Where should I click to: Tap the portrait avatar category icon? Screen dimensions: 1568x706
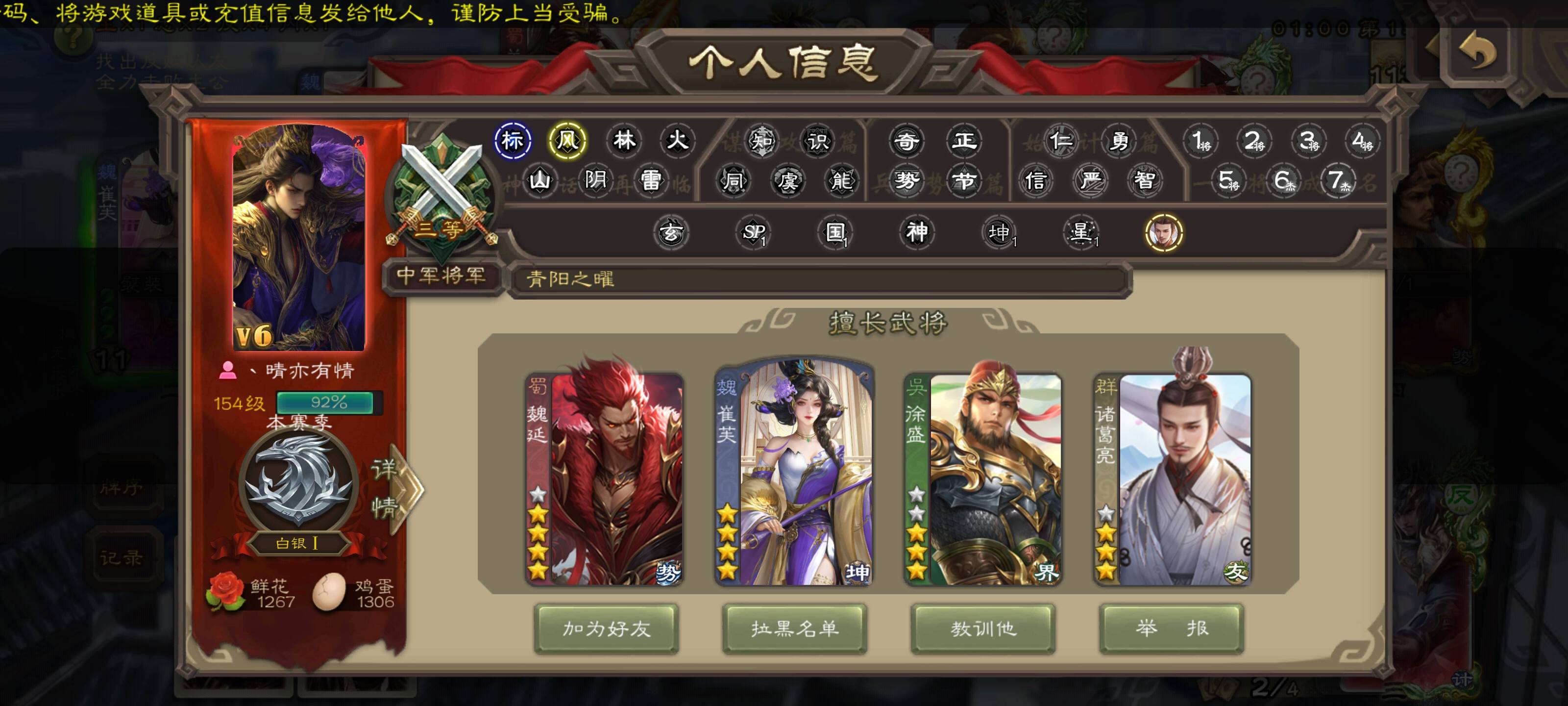[x=1163, y=233]
